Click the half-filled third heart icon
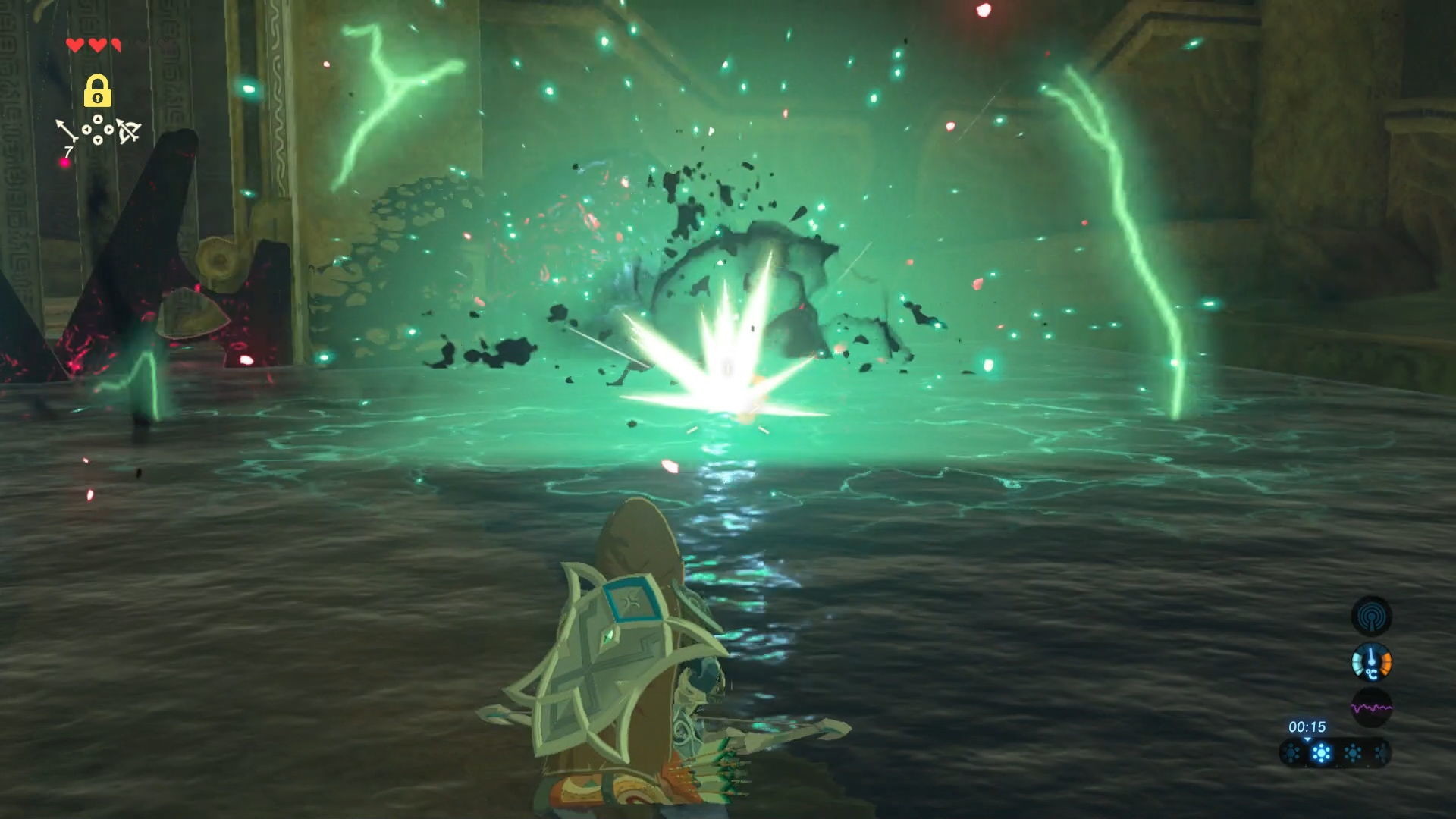Image resolution: width=1456 pixels, height=819 pixels. 116,46
